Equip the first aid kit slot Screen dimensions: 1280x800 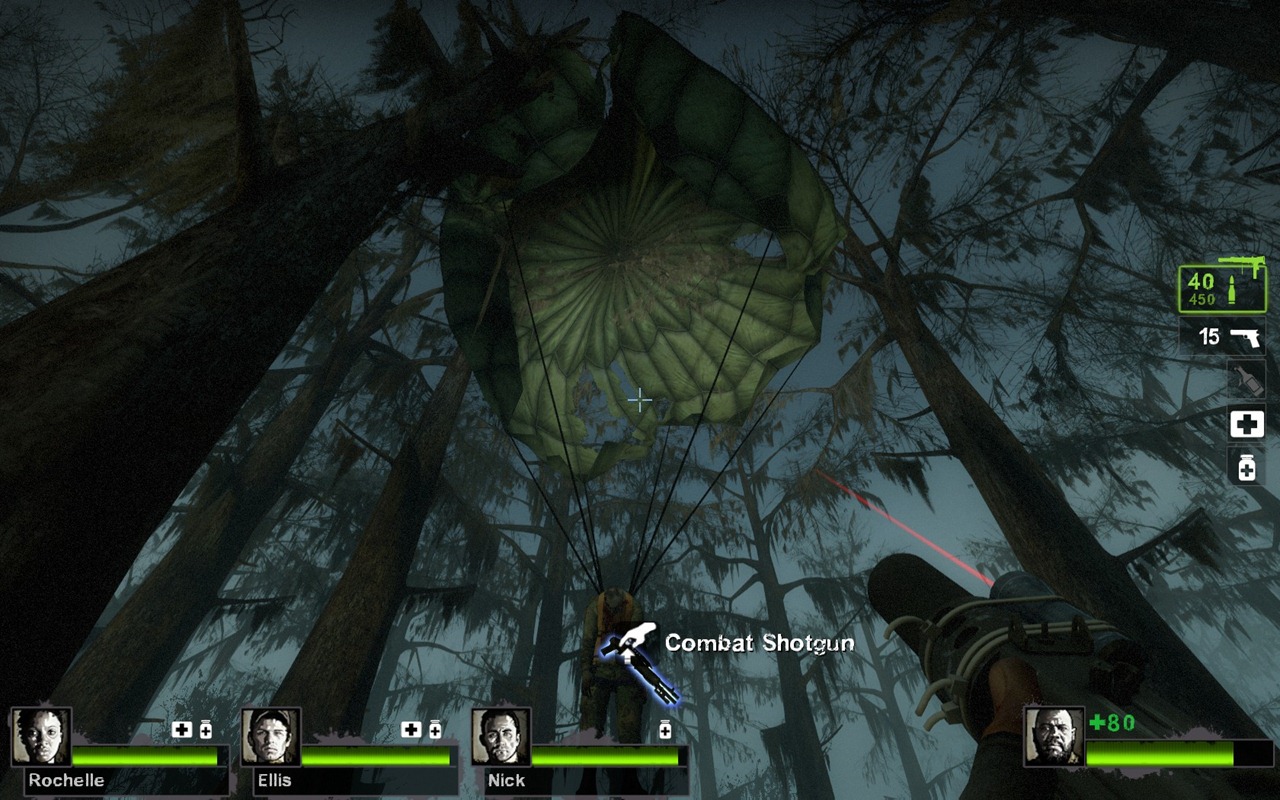pos(1246,424)
